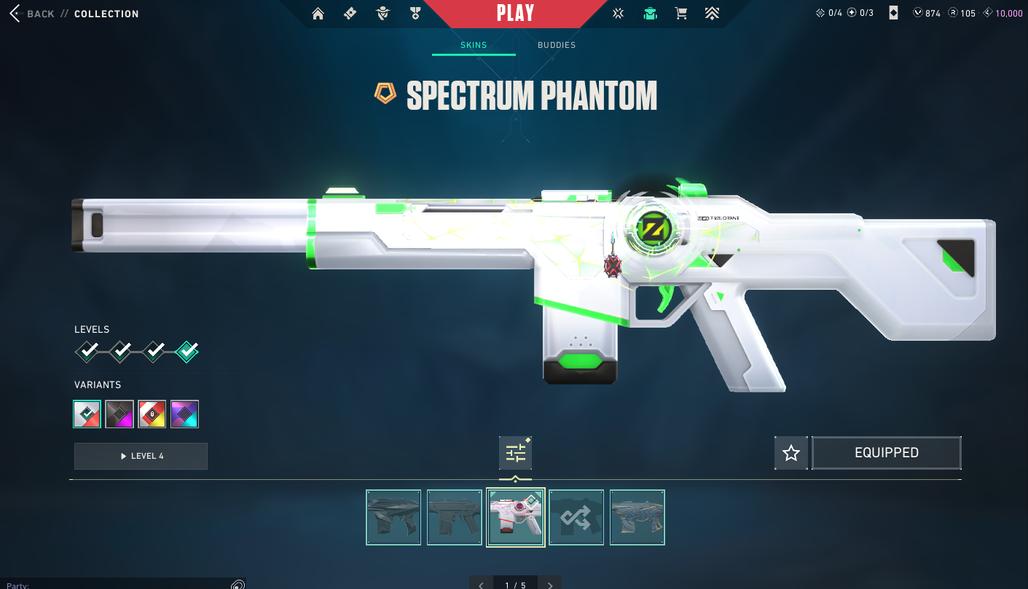
Task: Select the first level checkmark diamond
Action: click(x=88, y=351)
